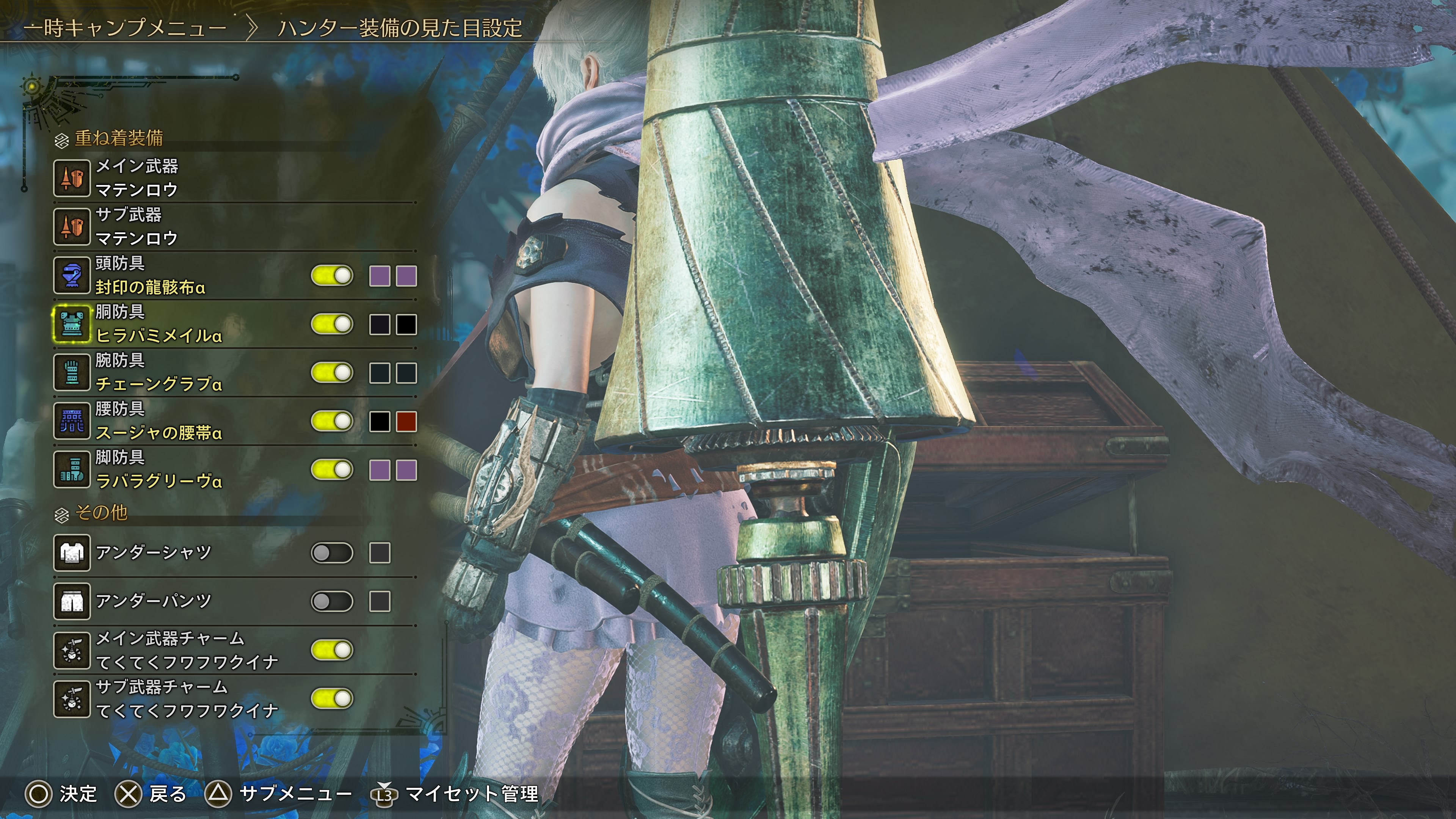Enable the アンダーシャツ toggle
1456x819 pixels.
(x=332, y=553)
